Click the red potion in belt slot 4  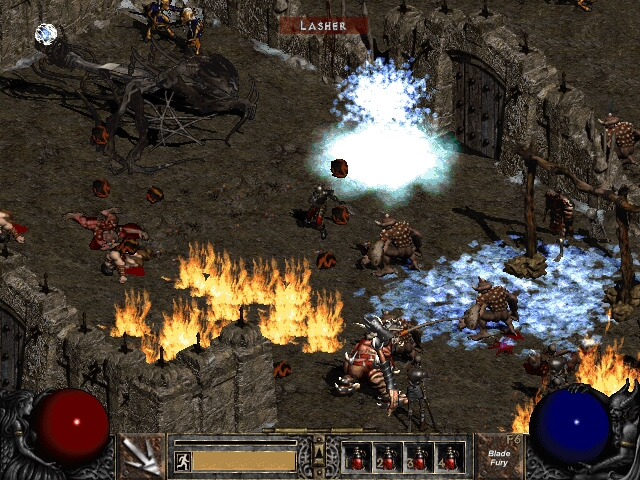point(450,458)
